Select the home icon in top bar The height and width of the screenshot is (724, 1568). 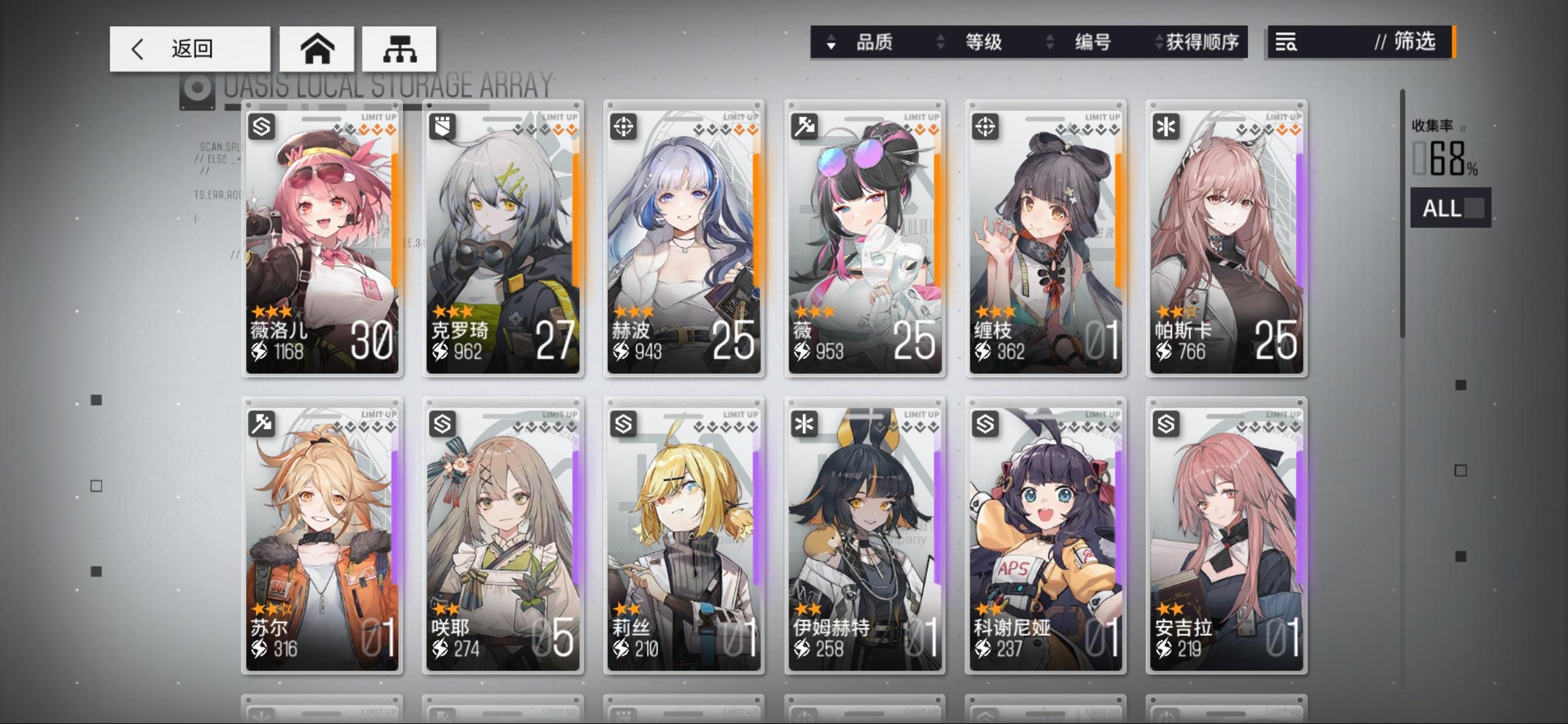tap(319, 49)
